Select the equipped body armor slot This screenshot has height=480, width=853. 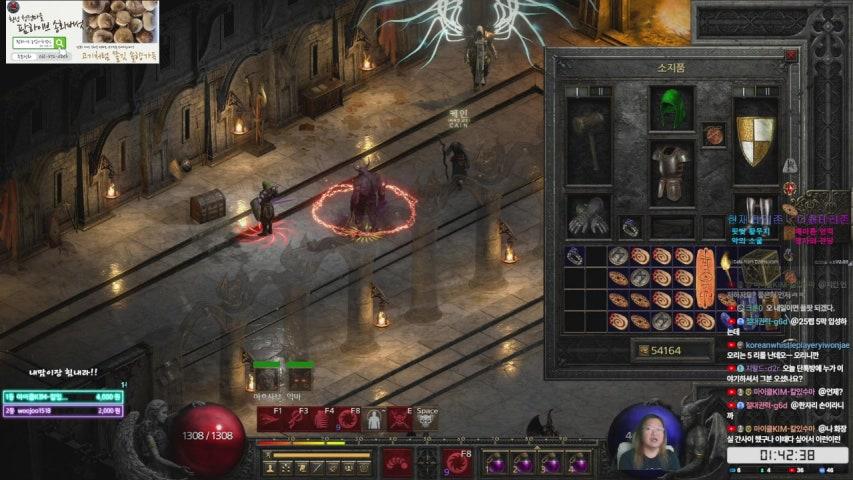click(x=671, y=172)
